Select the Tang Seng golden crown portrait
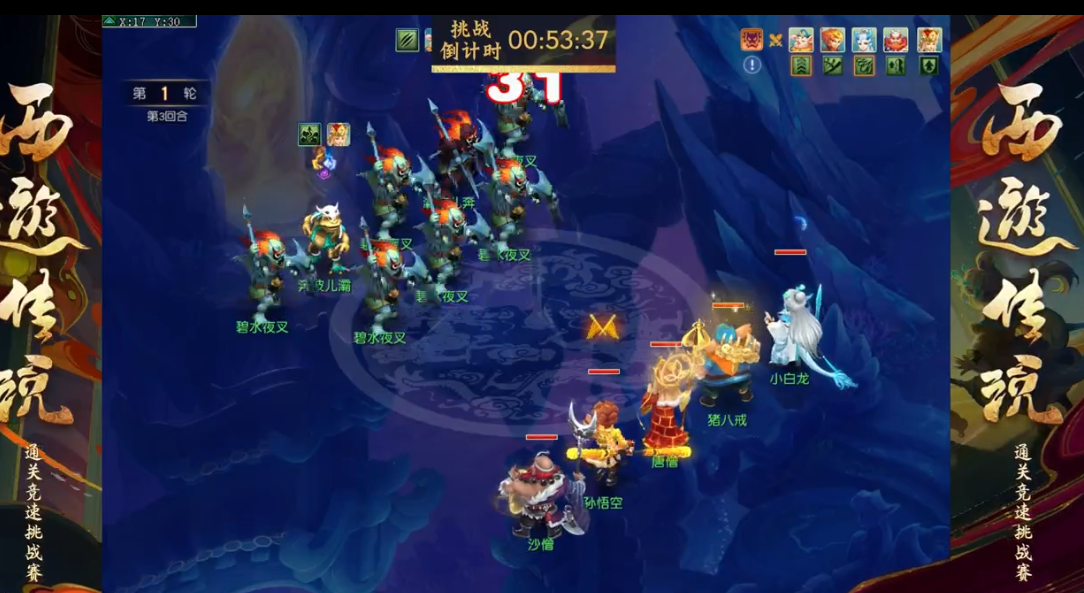This screenshot has width=1084, height=593. [x=929, y=40]
